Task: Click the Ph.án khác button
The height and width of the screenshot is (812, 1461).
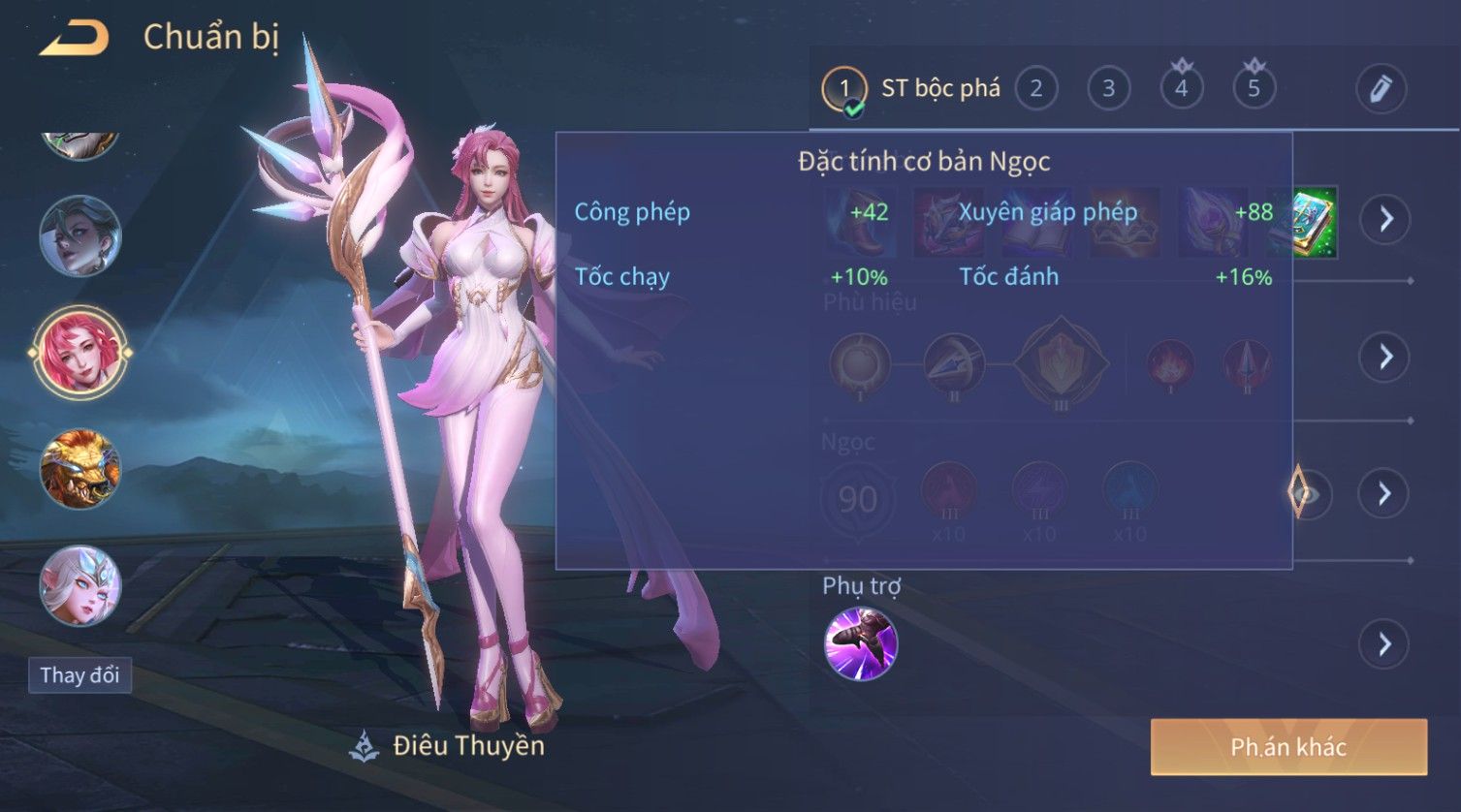Action: (1288, 747)
